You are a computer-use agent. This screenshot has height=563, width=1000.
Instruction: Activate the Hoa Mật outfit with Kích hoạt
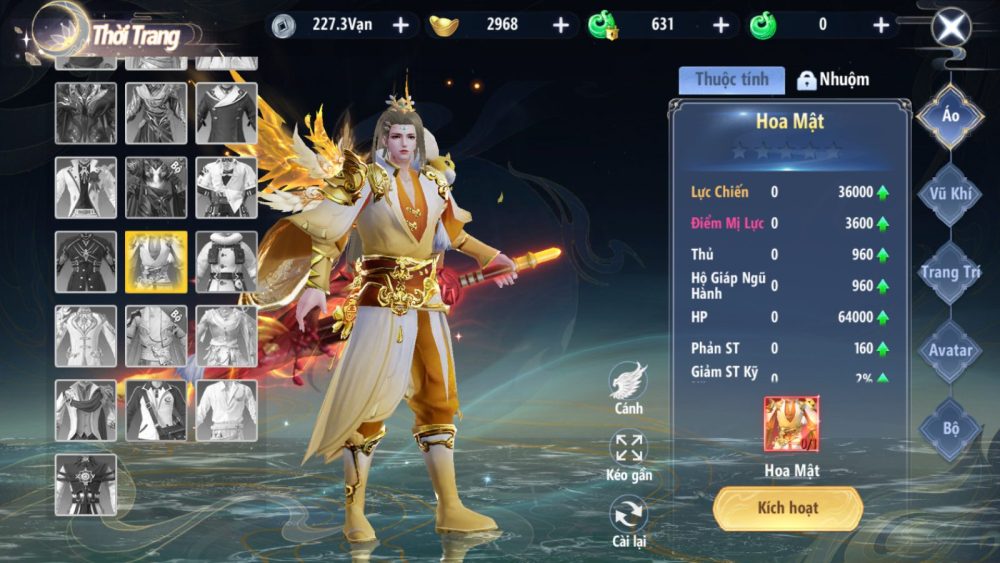click(x=787, y=508)
